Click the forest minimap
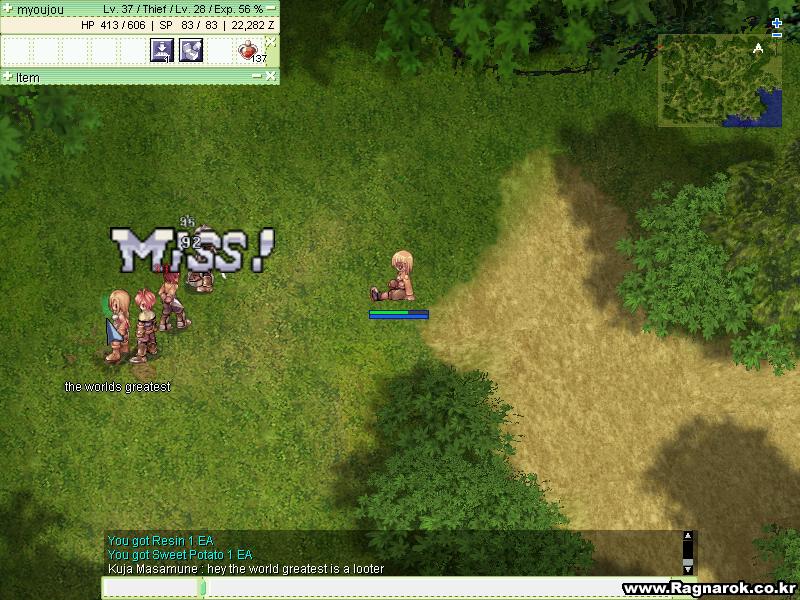 tap(719, 80)
